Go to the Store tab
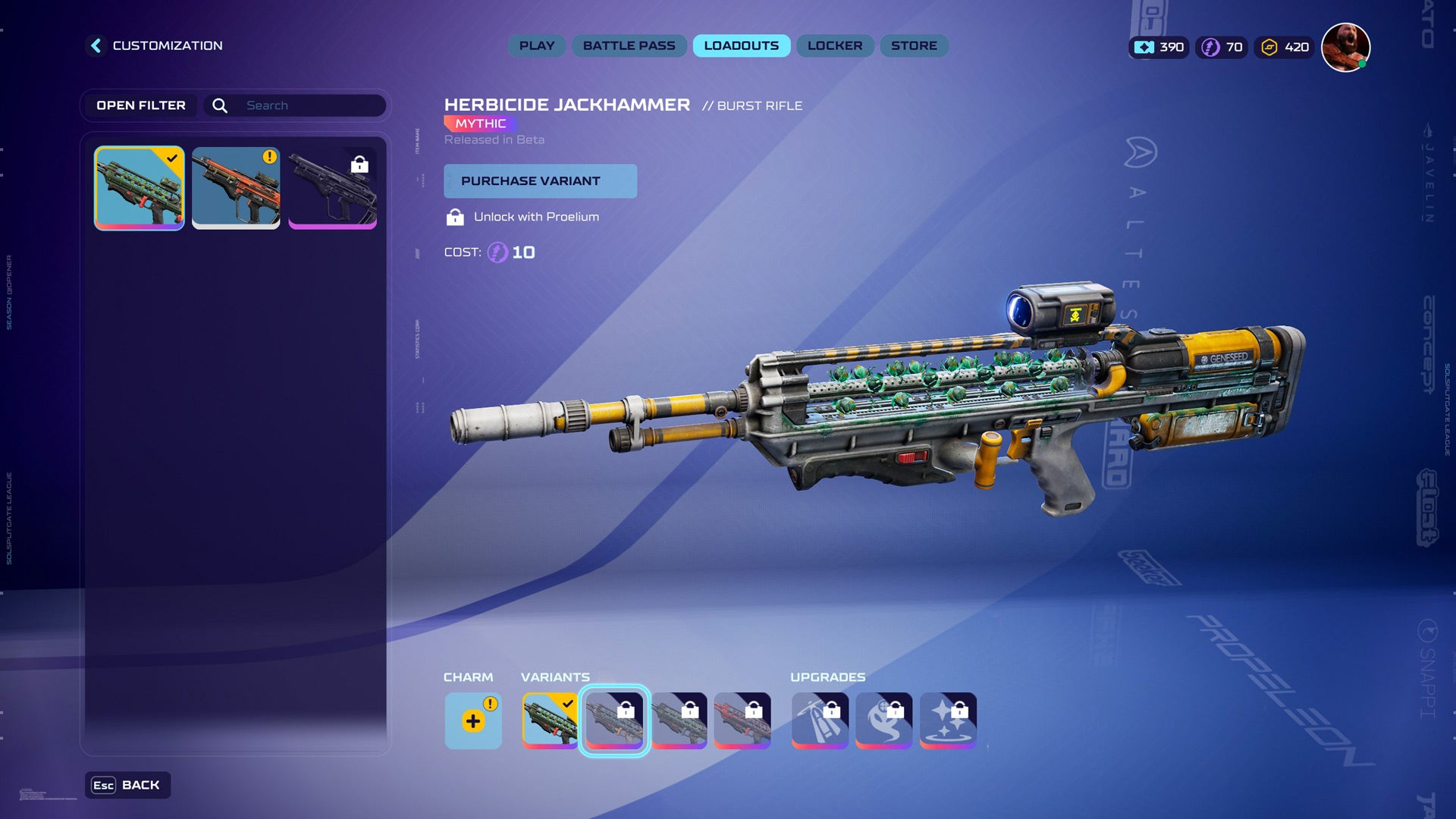 914,45
